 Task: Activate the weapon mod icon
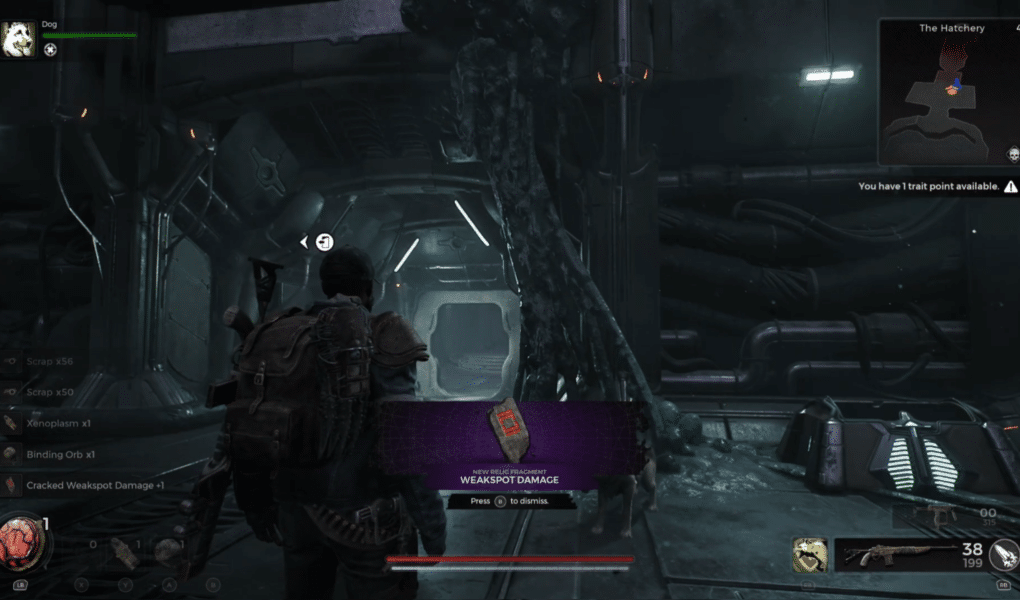[x=1002, y=555]
